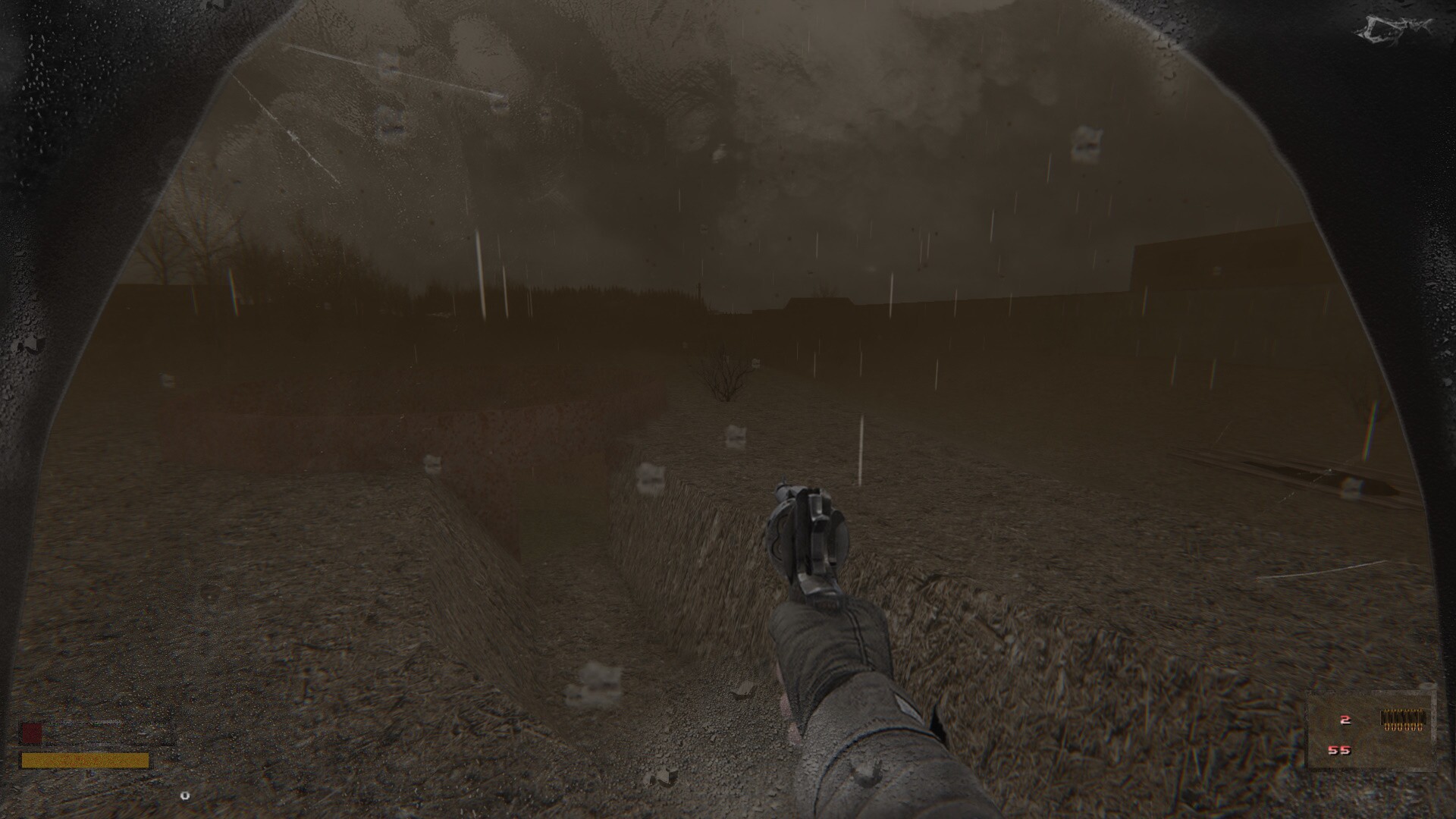Viewport: 1456px width, 819px height.
Task: Open the yellow progress bar details
Action: [87, 759]
